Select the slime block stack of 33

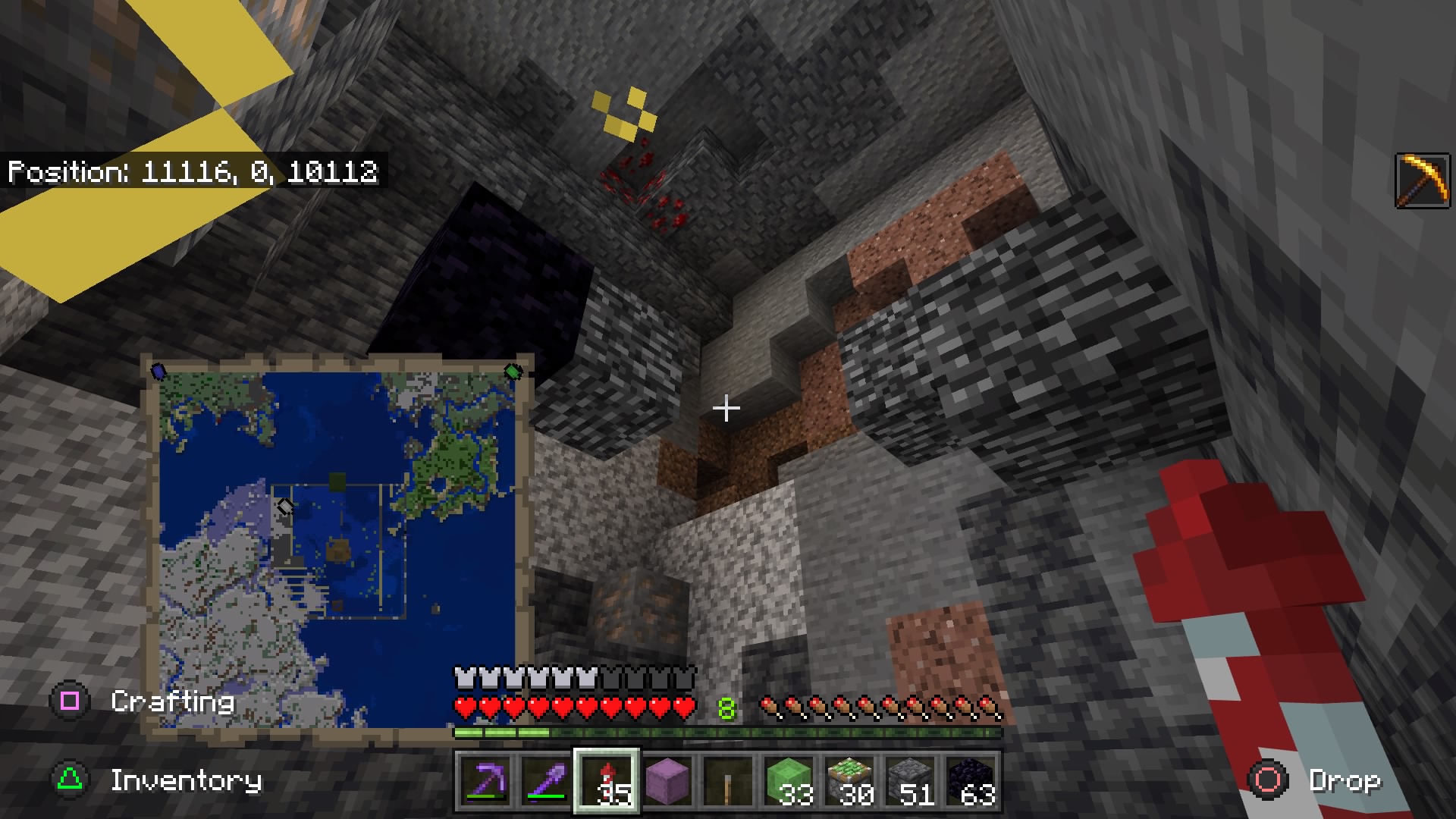(789, 781)
